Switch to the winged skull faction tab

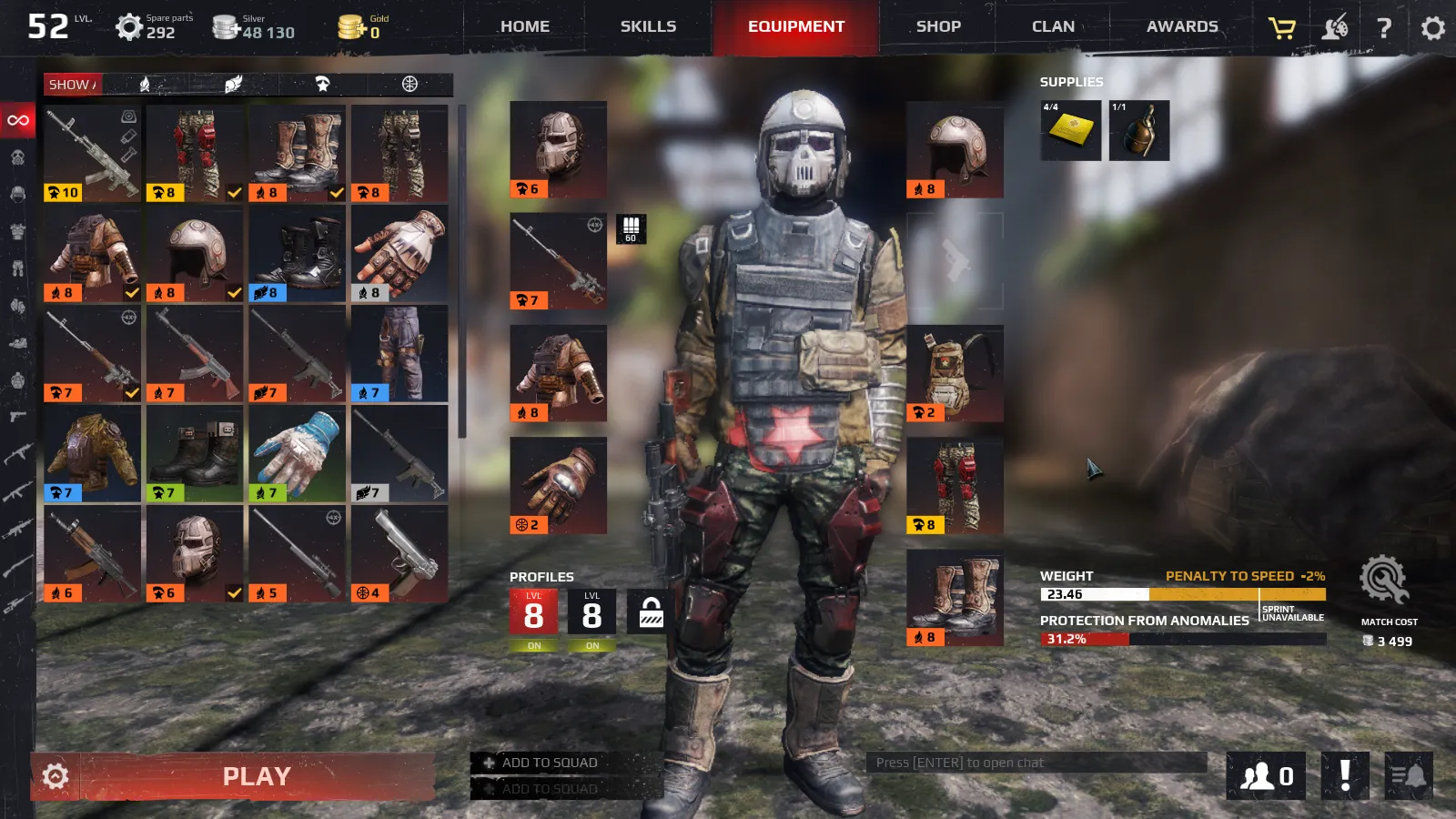231,85
